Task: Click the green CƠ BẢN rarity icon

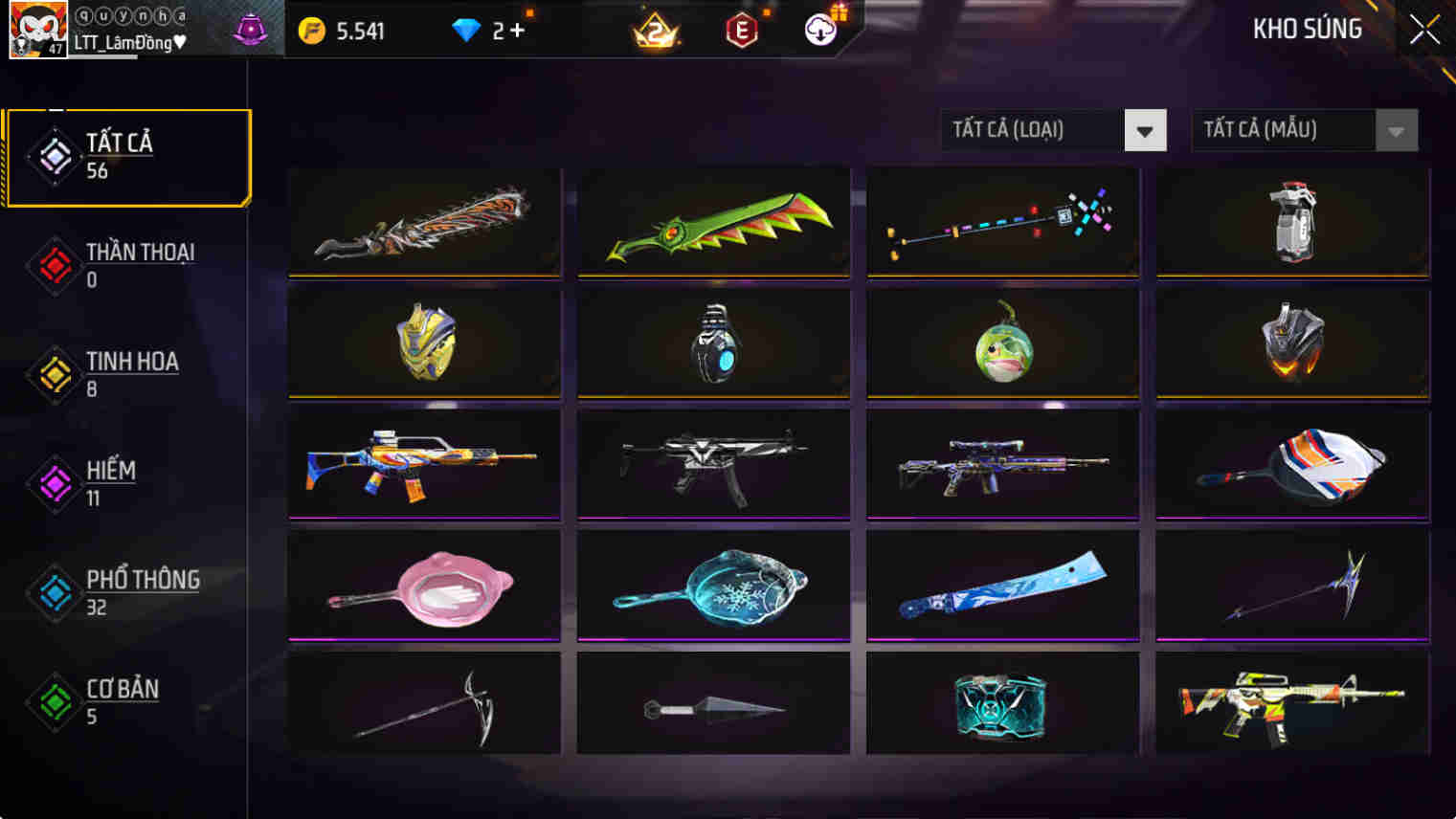Action: (x=55, y=700)
